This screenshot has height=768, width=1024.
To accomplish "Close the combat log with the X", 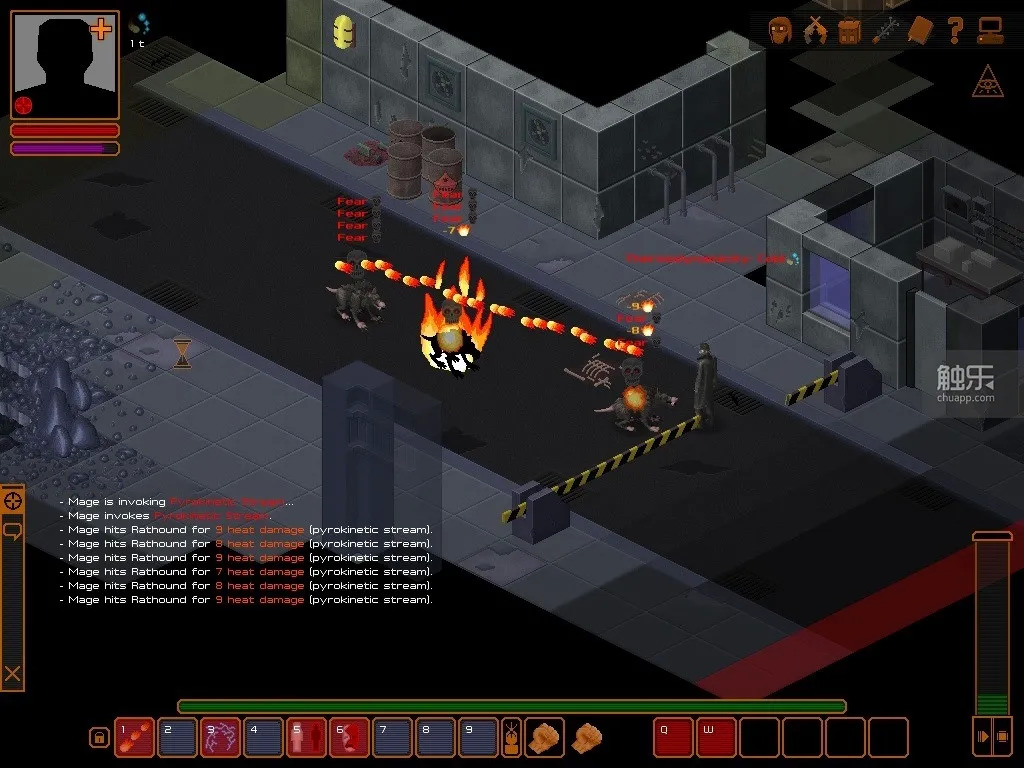I will [12, 674].
